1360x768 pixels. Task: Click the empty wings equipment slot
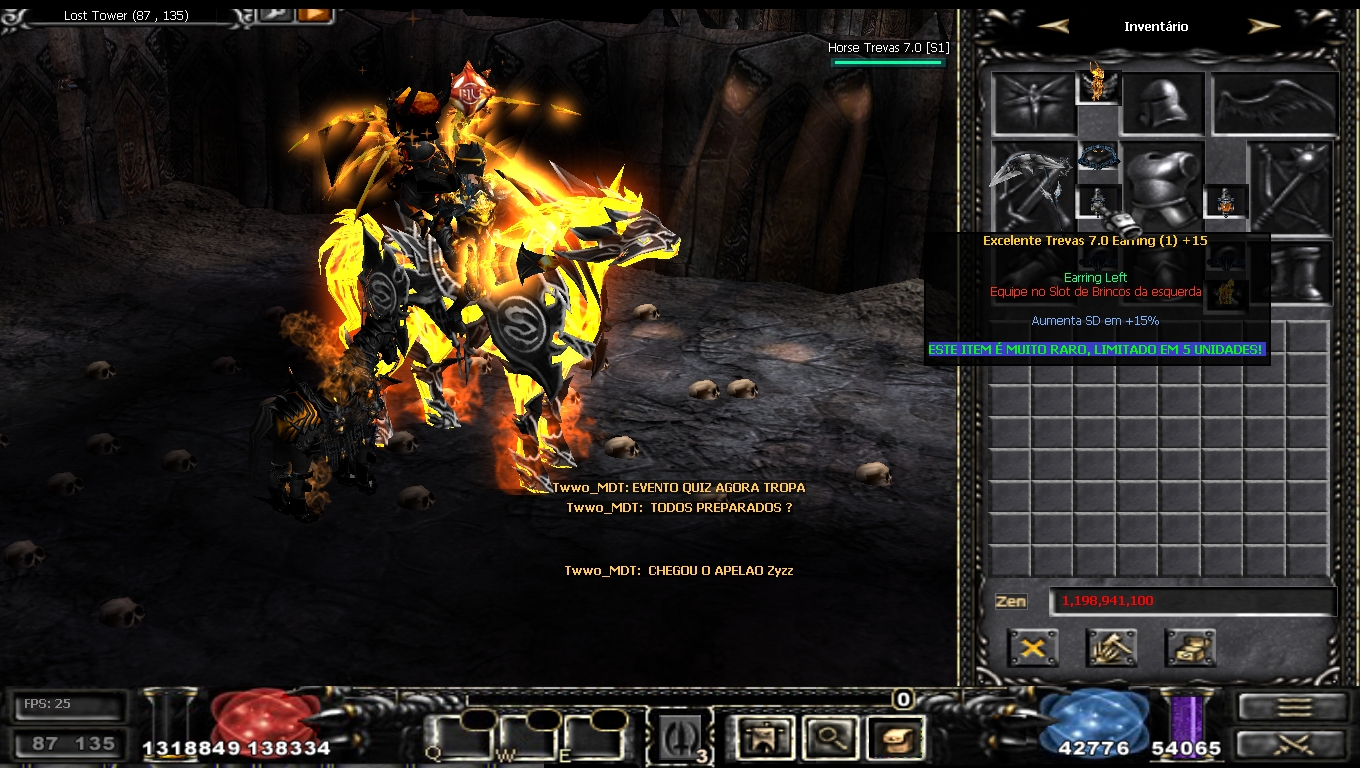point(1274,104)
